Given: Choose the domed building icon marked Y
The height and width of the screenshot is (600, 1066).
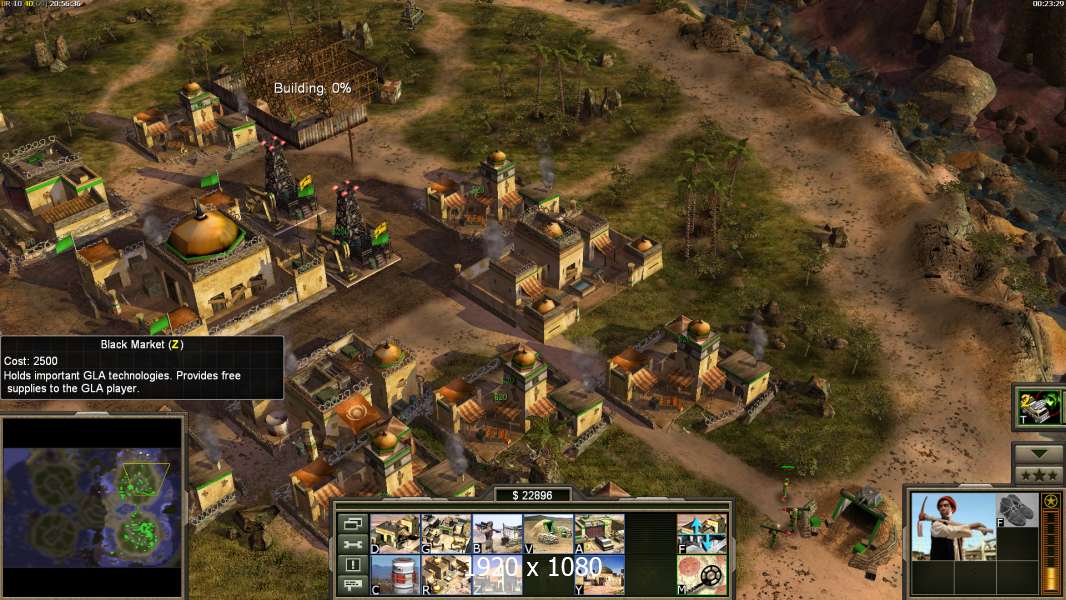Looking at the screenshot, I should click(x=599, y=574).
